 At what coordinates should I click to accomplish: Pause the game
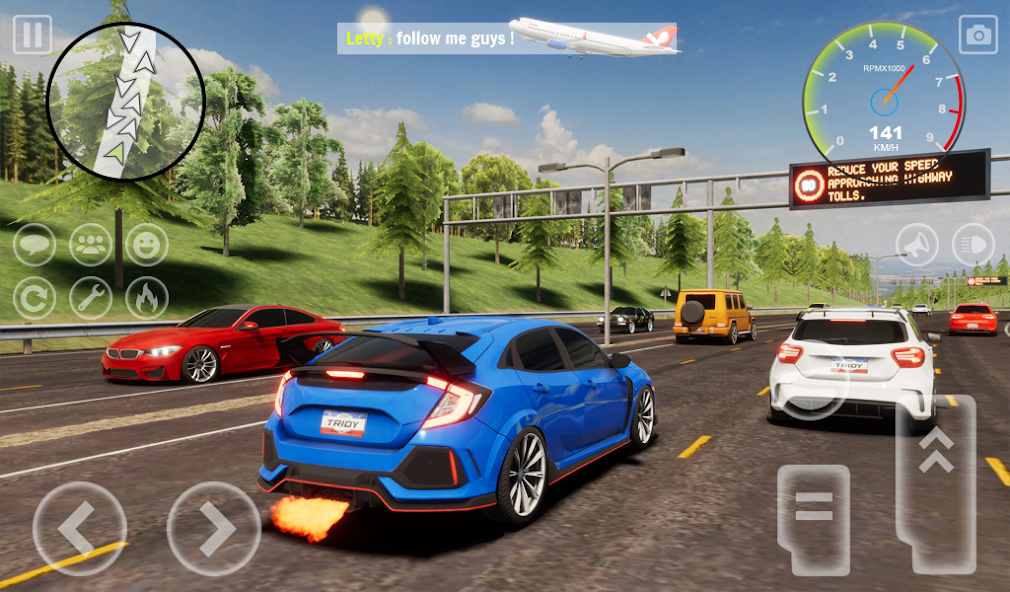32,35
